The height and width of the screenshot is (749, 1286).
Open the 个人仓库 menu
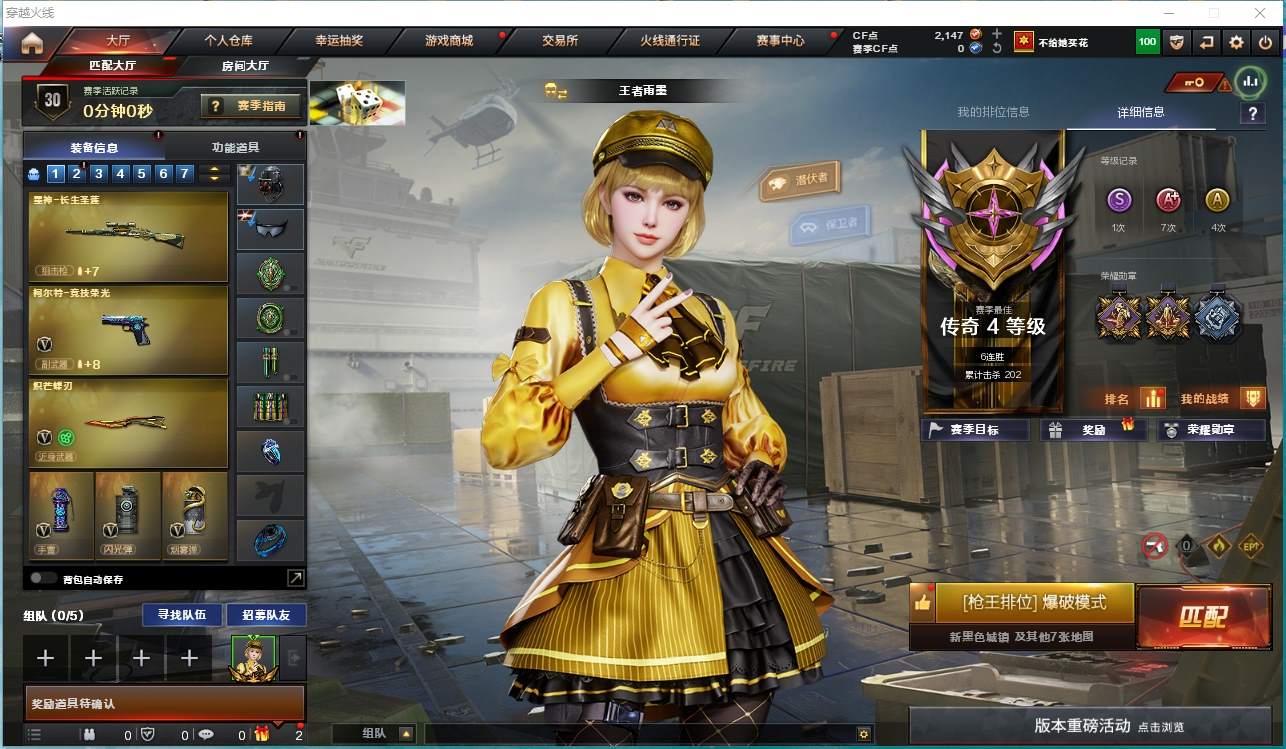[x=228, y=41]
